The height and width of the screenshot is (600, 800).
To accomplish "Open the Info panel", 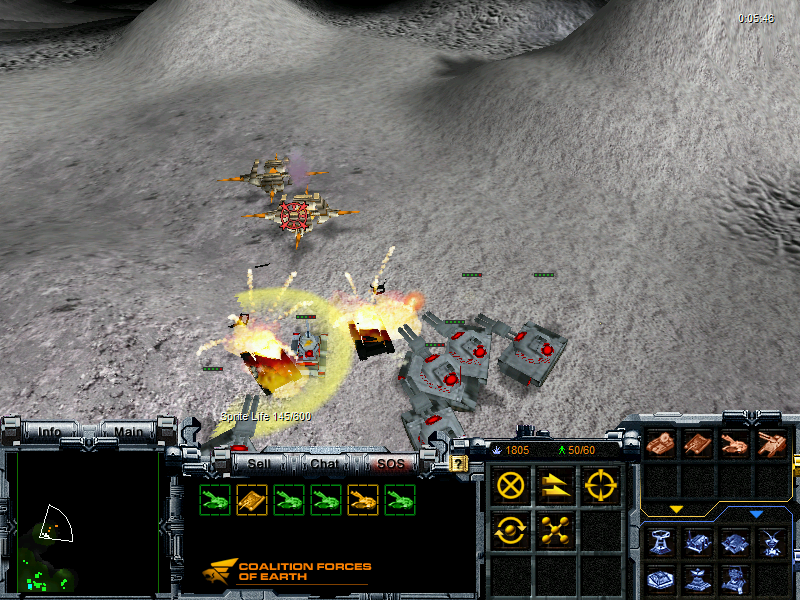I will click(49, 432).
